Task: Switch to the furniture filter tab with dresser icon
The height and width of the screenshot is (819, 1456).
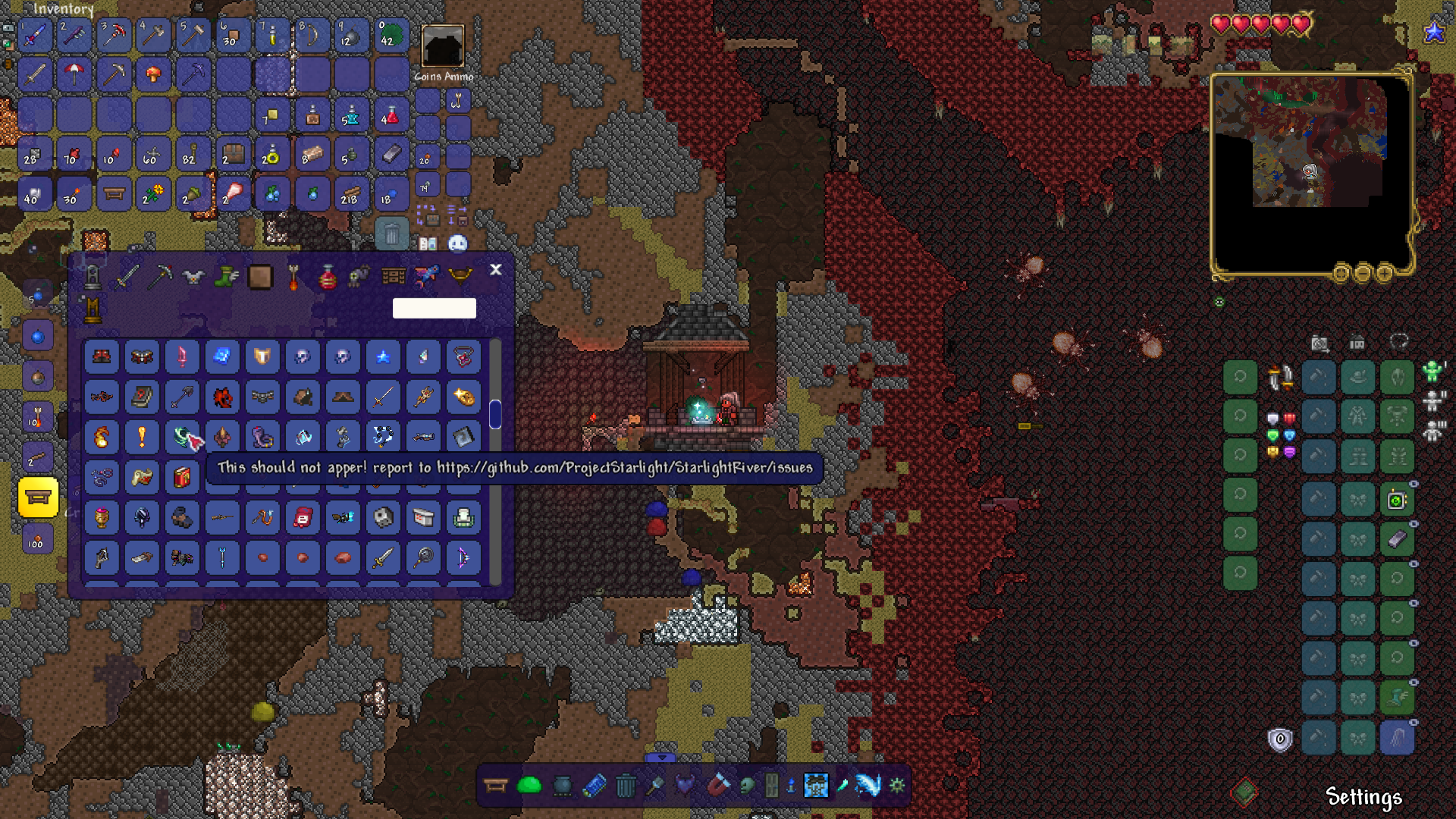Action: [393, 277]
